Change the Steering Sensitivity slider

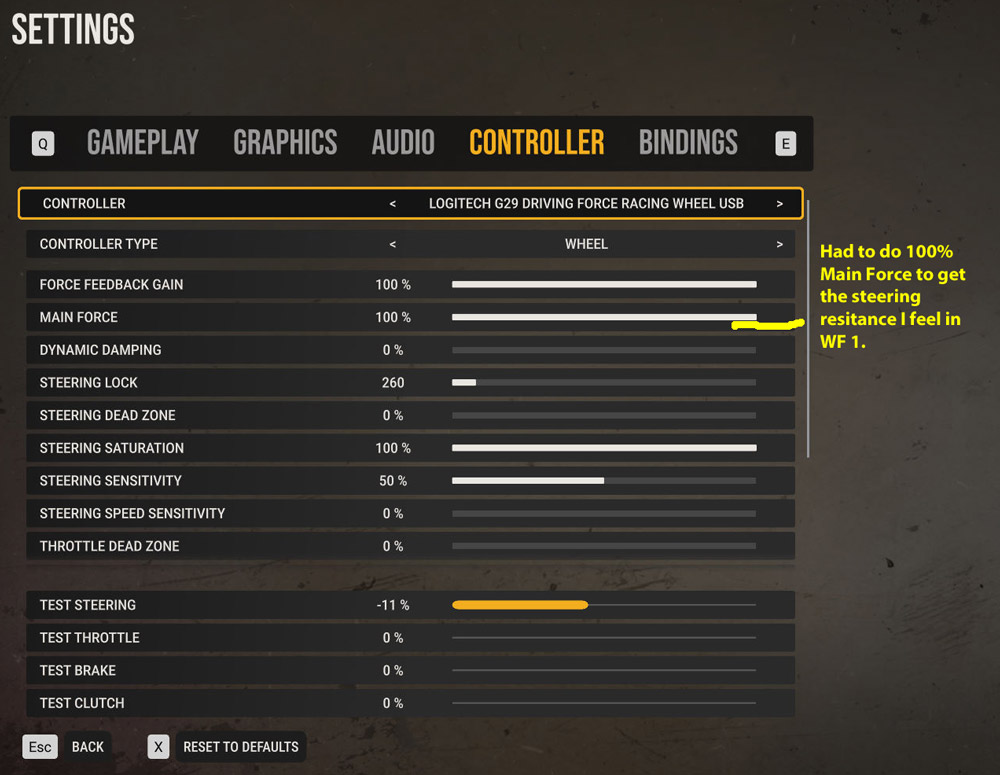point(604,481)
